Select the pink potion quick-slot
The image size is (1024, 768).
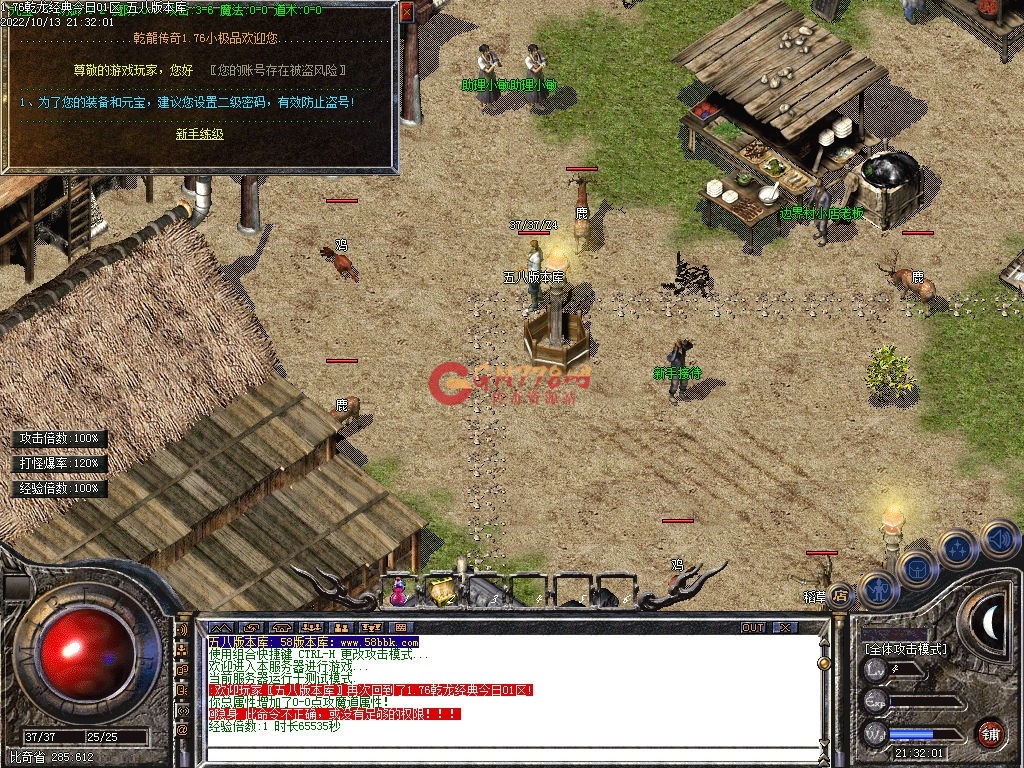coord(399,591)
